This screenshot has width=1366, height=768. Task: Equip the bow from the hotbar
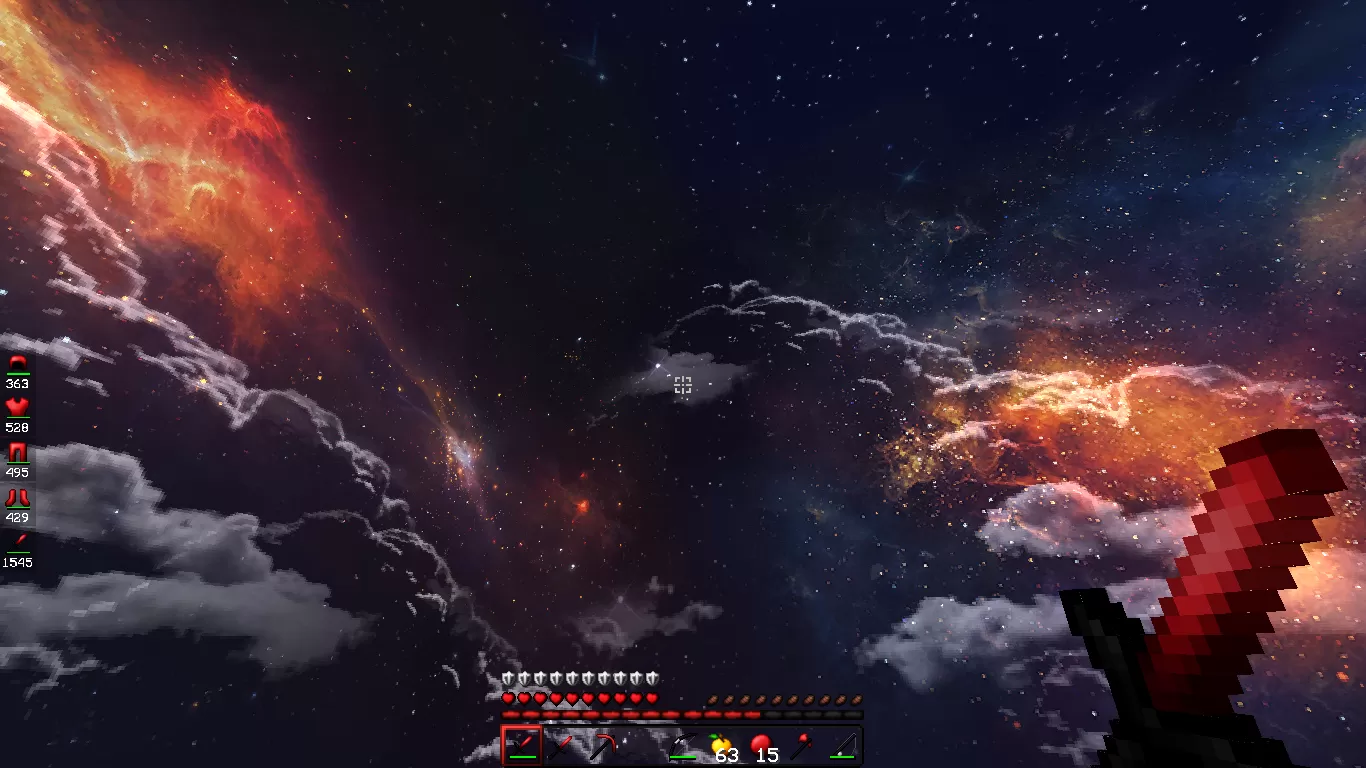pos(683,746)
